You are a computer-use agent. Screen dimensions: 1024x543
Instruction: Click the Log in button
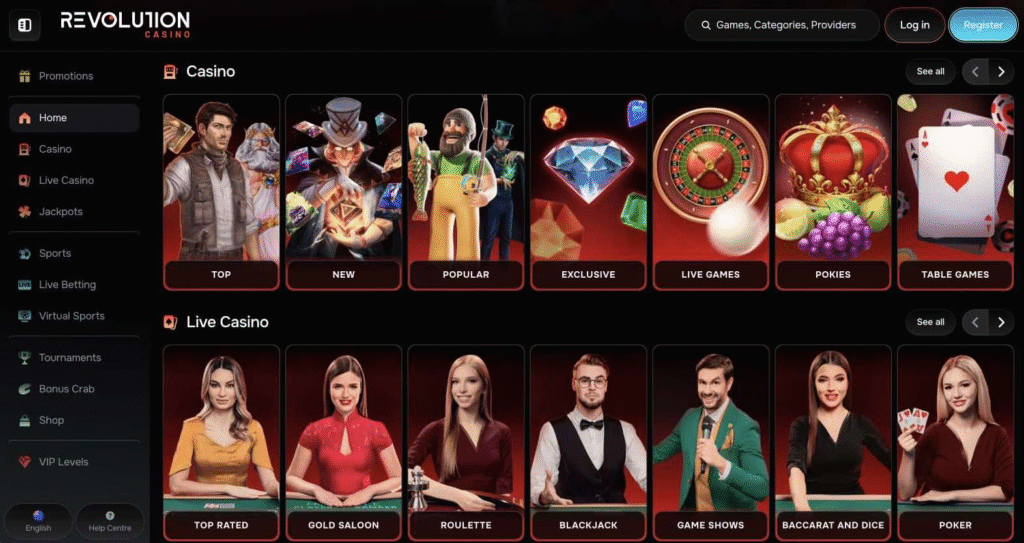tap(914, 25)
